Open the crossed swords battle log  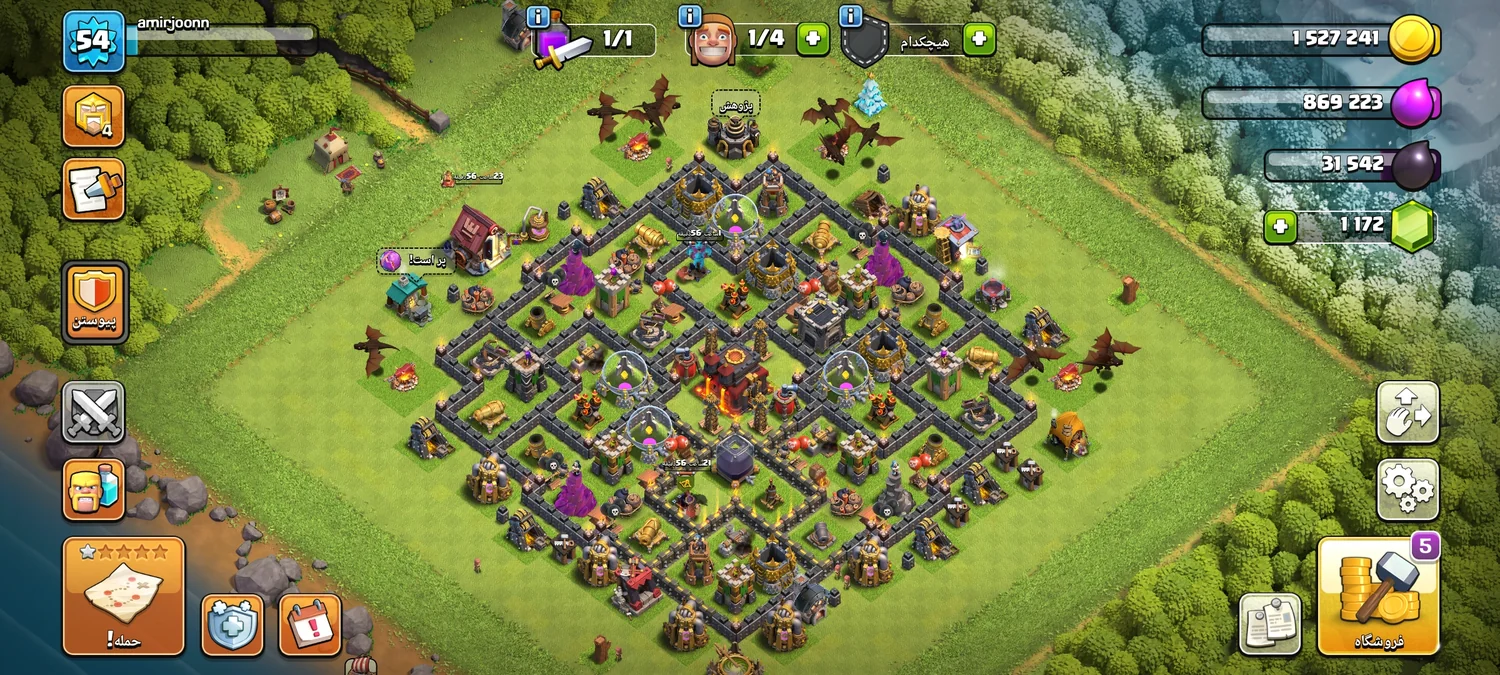pos(93,411)
